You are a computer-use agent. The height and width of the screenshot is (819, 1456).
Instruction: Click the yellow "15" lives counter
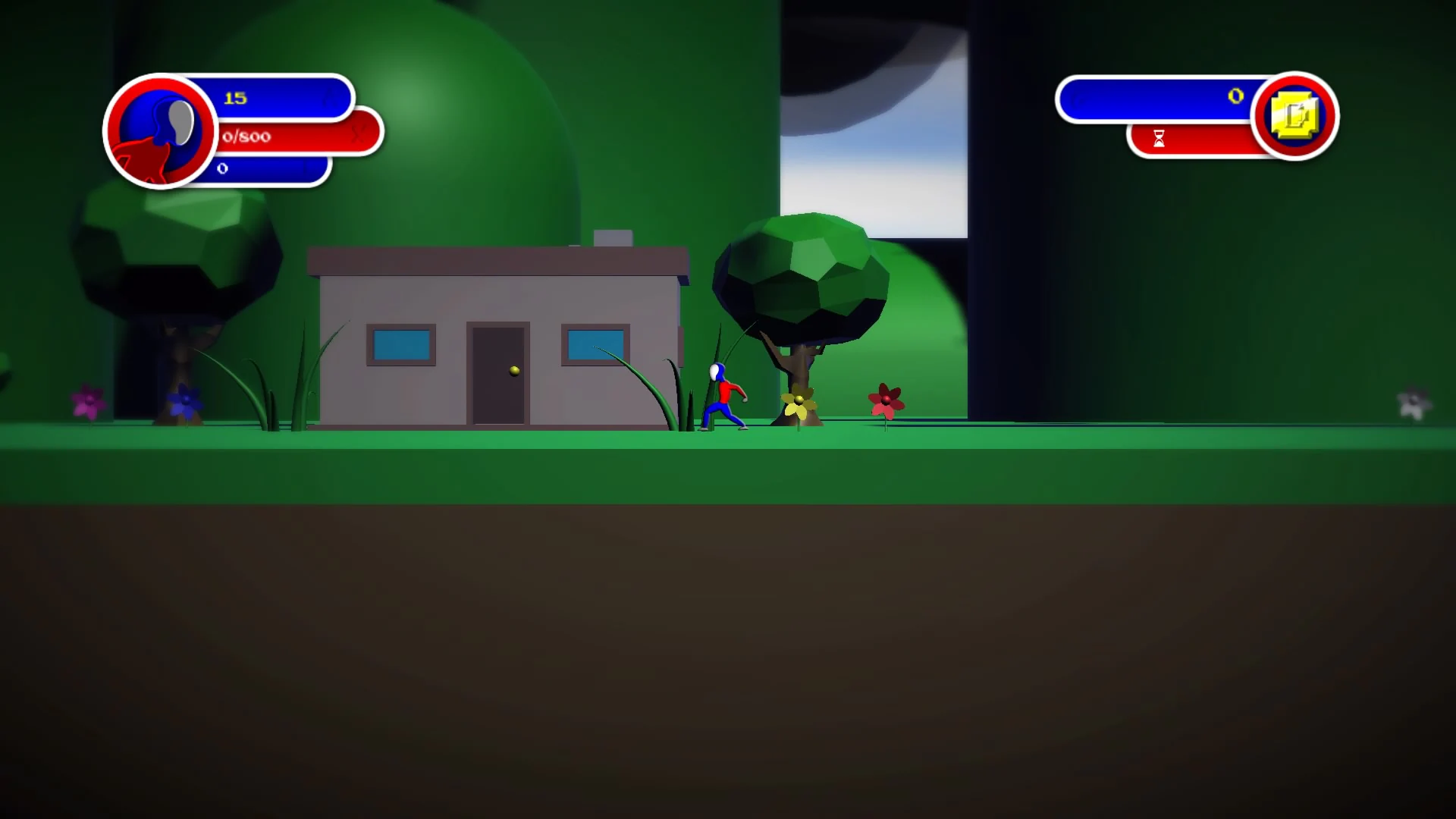click(x=234, y=97)
